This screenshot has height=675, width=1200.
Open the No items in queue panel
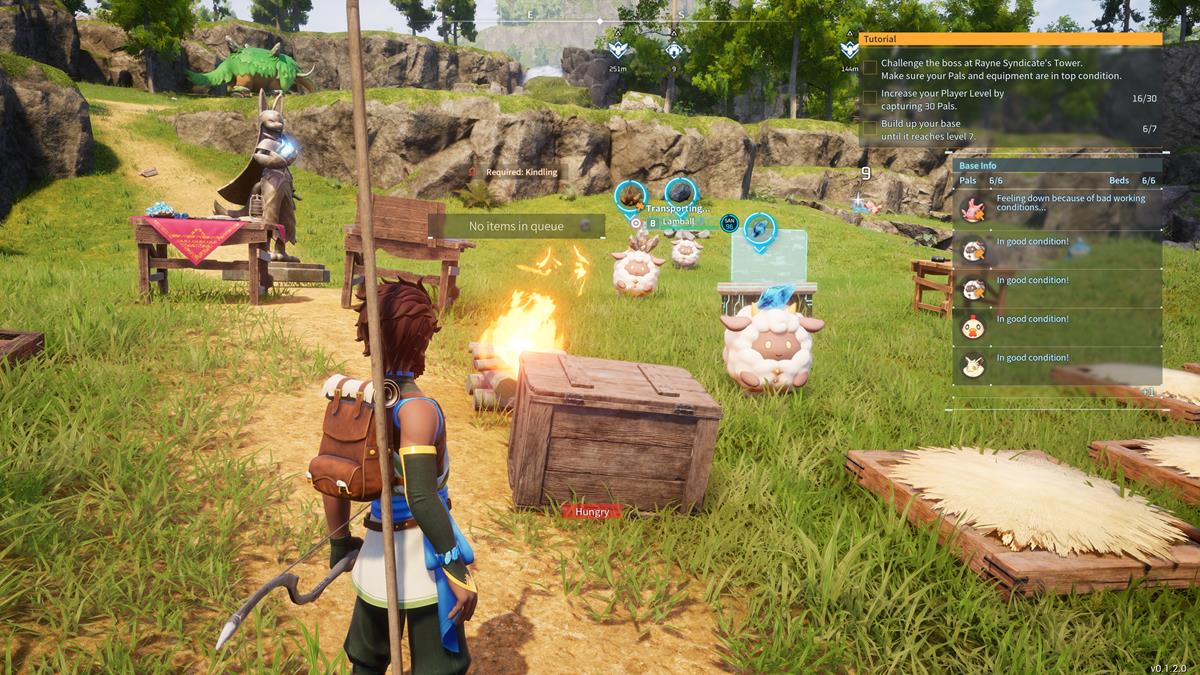click(517, 227)
